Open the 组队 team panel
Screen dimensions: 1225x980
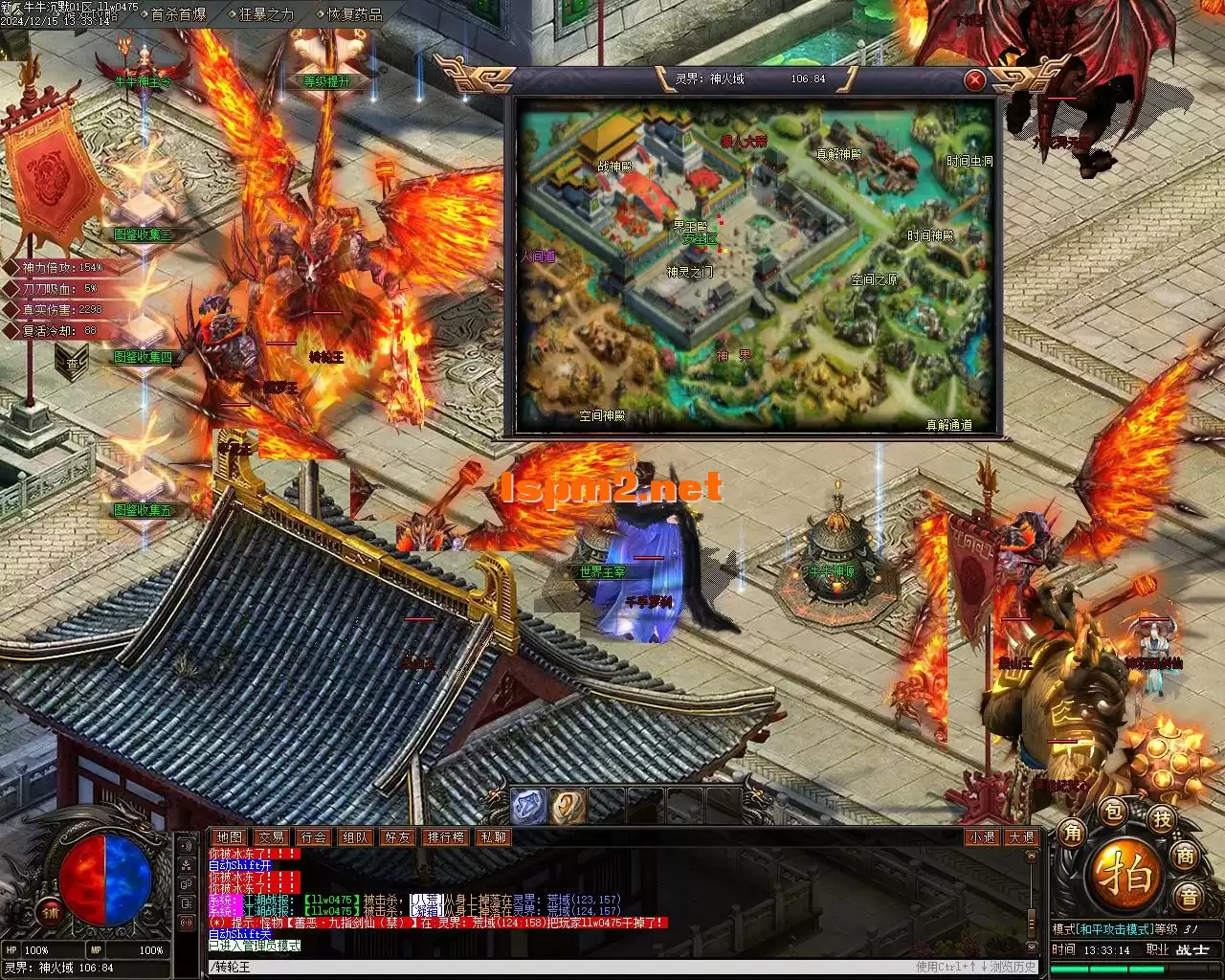(356, 837)
